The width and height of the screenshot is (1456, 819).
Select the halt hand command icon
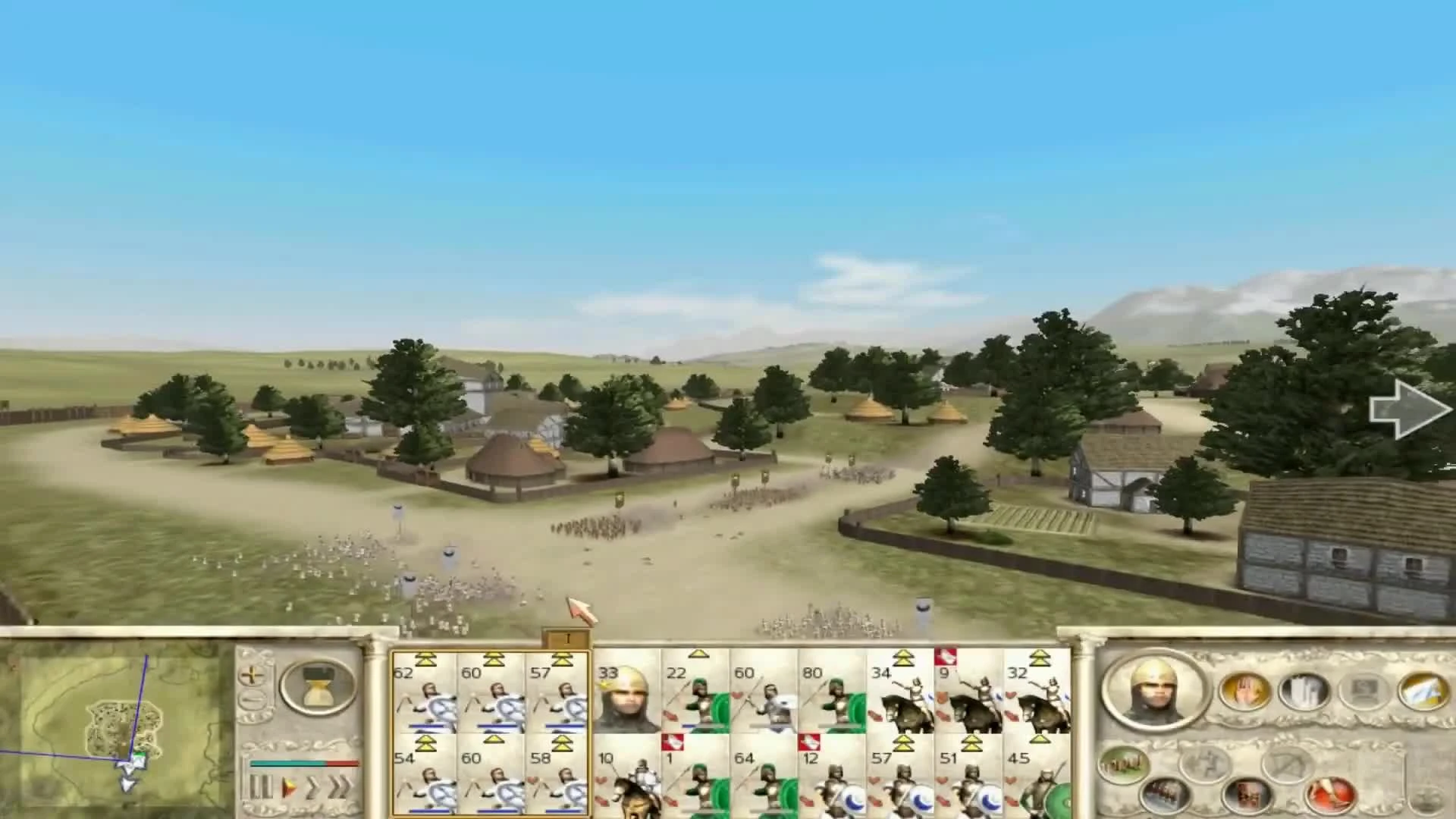point(1244,692)
